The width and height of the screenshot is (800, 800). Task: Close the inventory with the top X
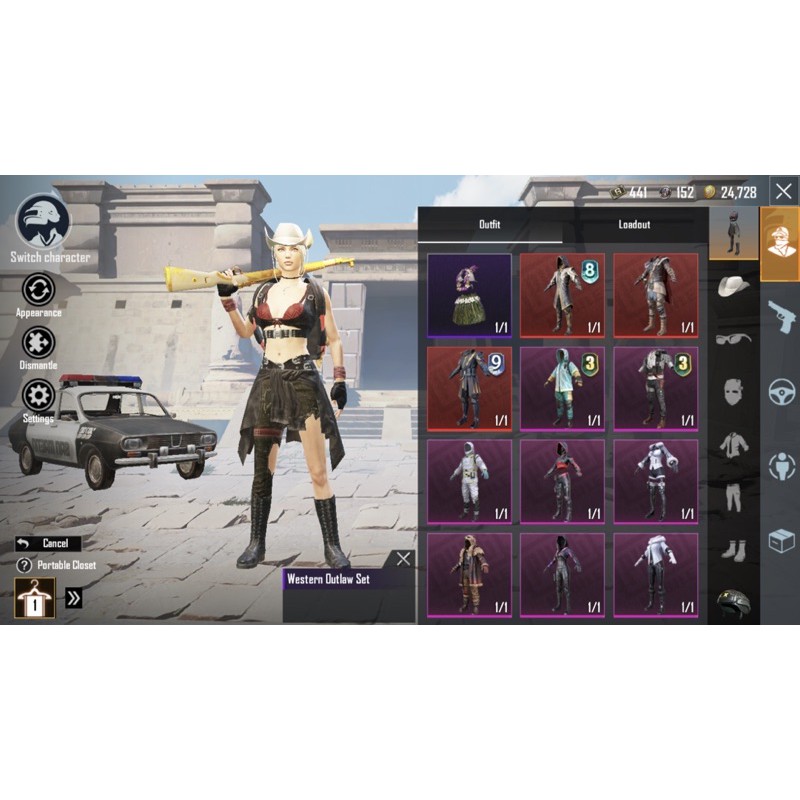coord(784,190)
